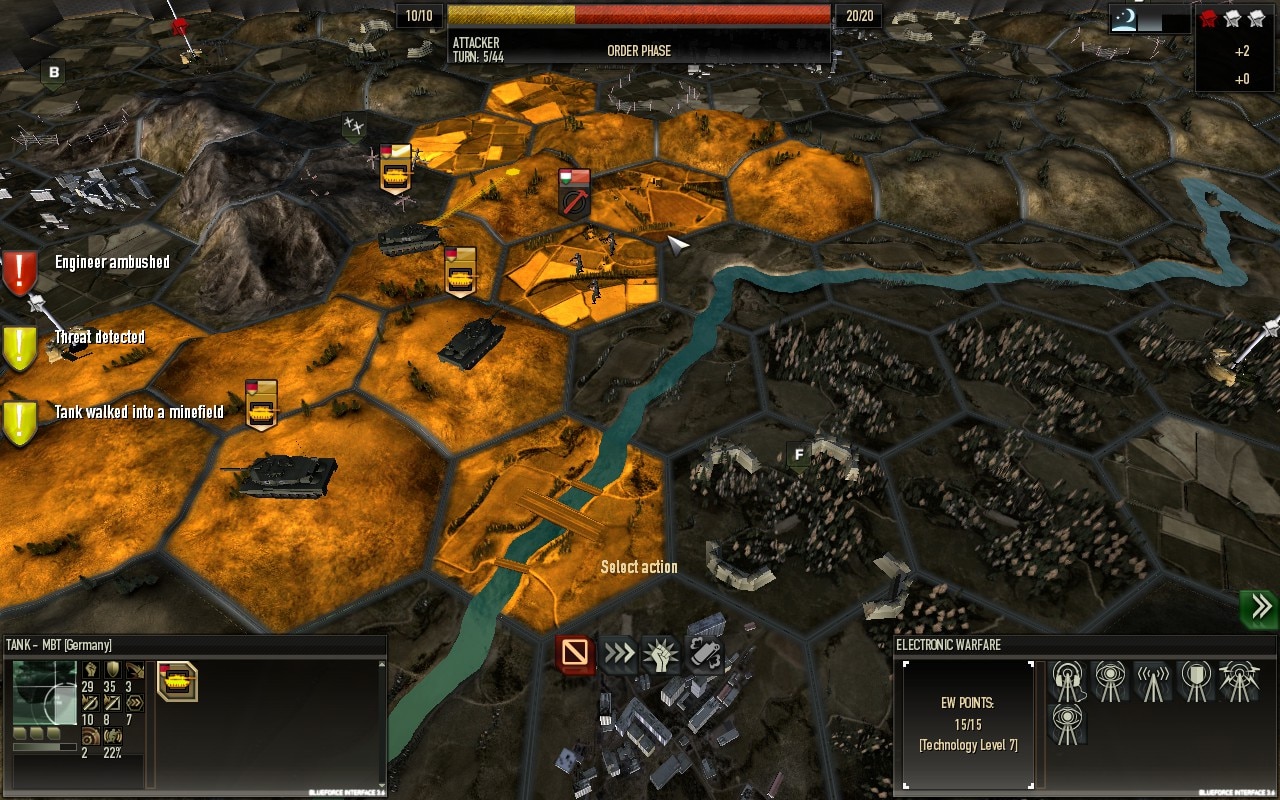End the turn with the green arrow button
1280x800 pixels.
coord(1259,608)
